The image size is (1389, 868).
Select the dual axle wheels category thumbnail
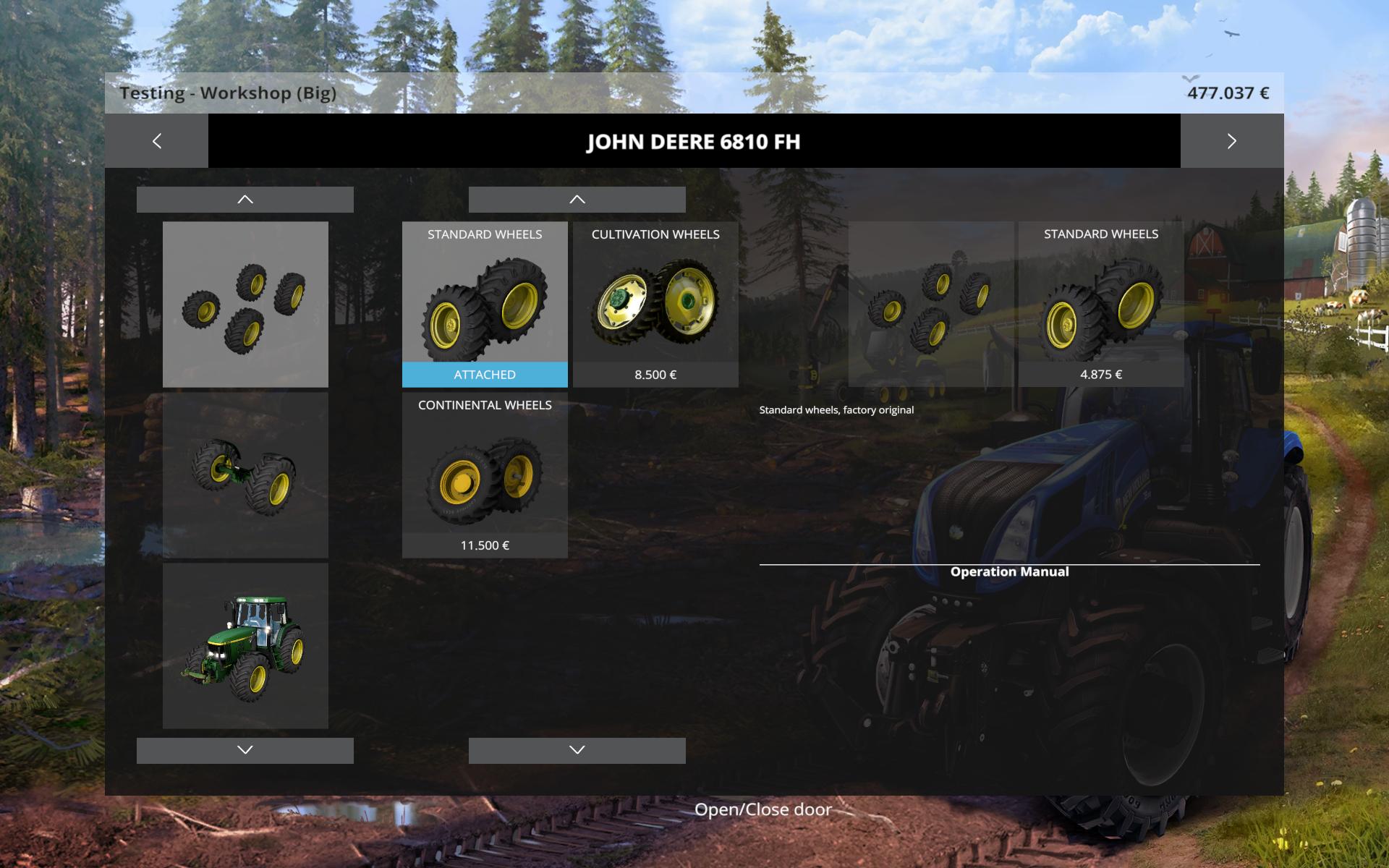(x=245, y=475)
